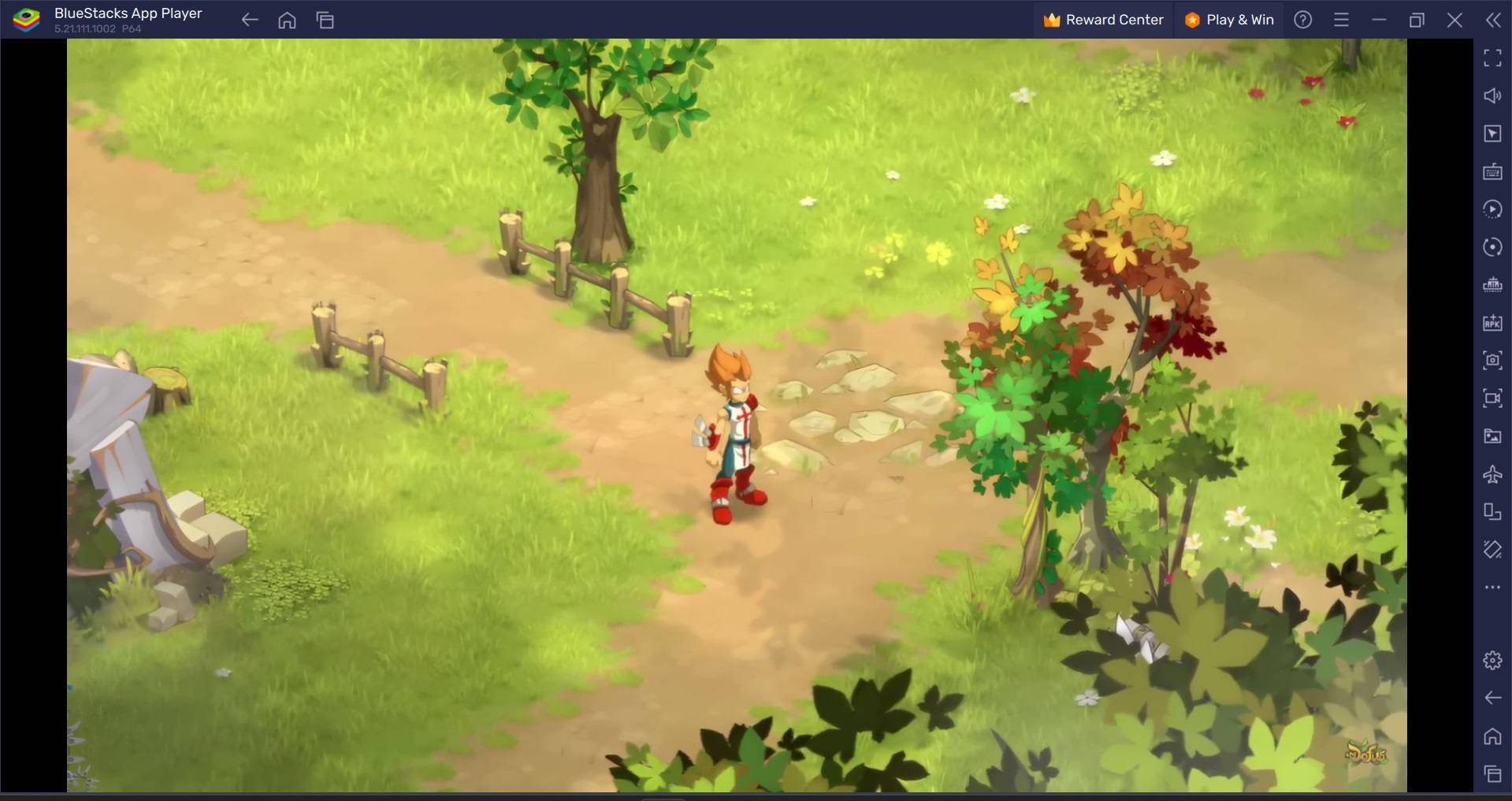The width and height of the screenshot is (1512, 801).
Task: Click the back navigation arrow
Action: tap(249, 20)
